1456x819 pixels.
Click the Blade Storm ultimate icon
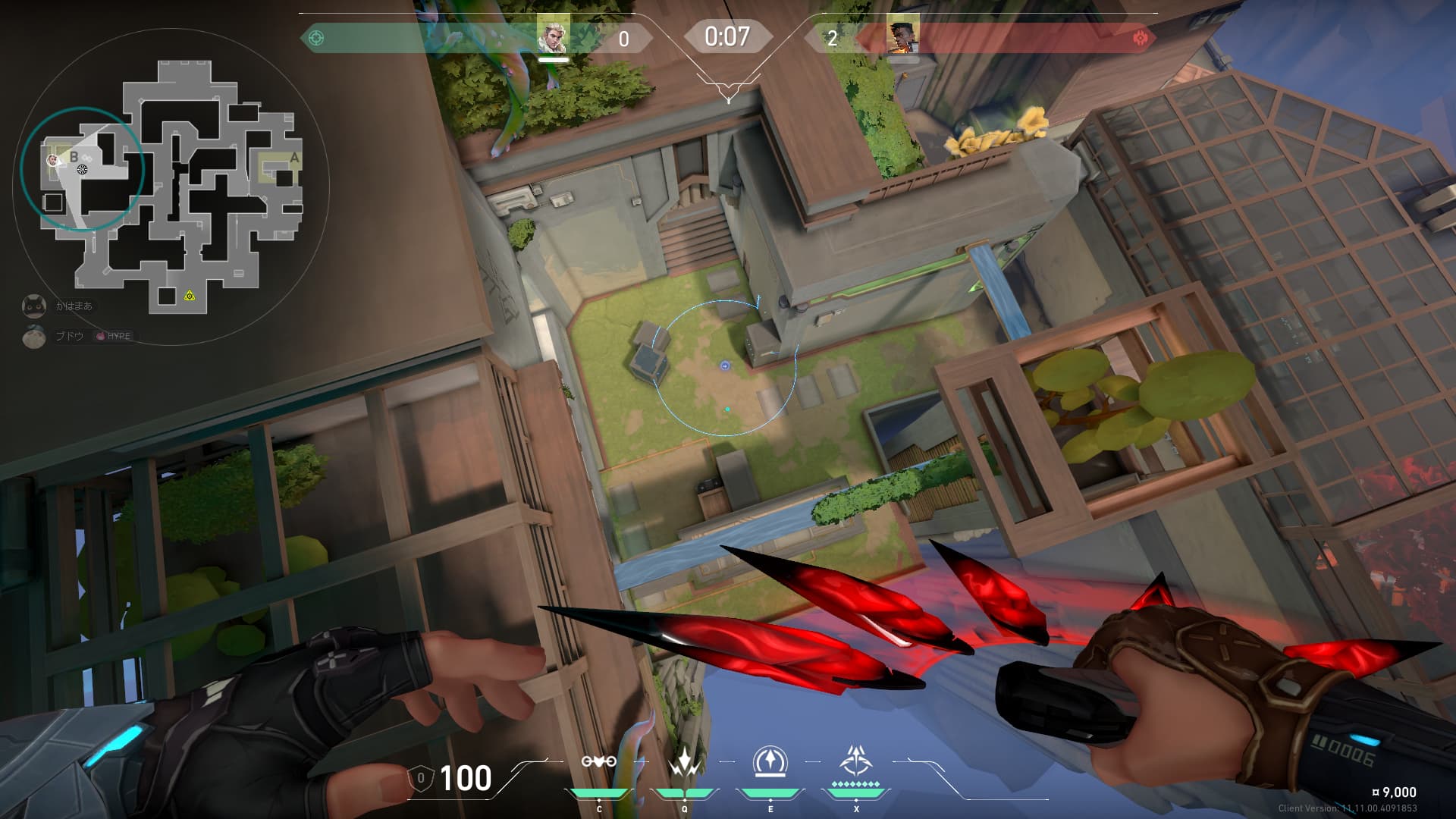[x=856, y=762]
